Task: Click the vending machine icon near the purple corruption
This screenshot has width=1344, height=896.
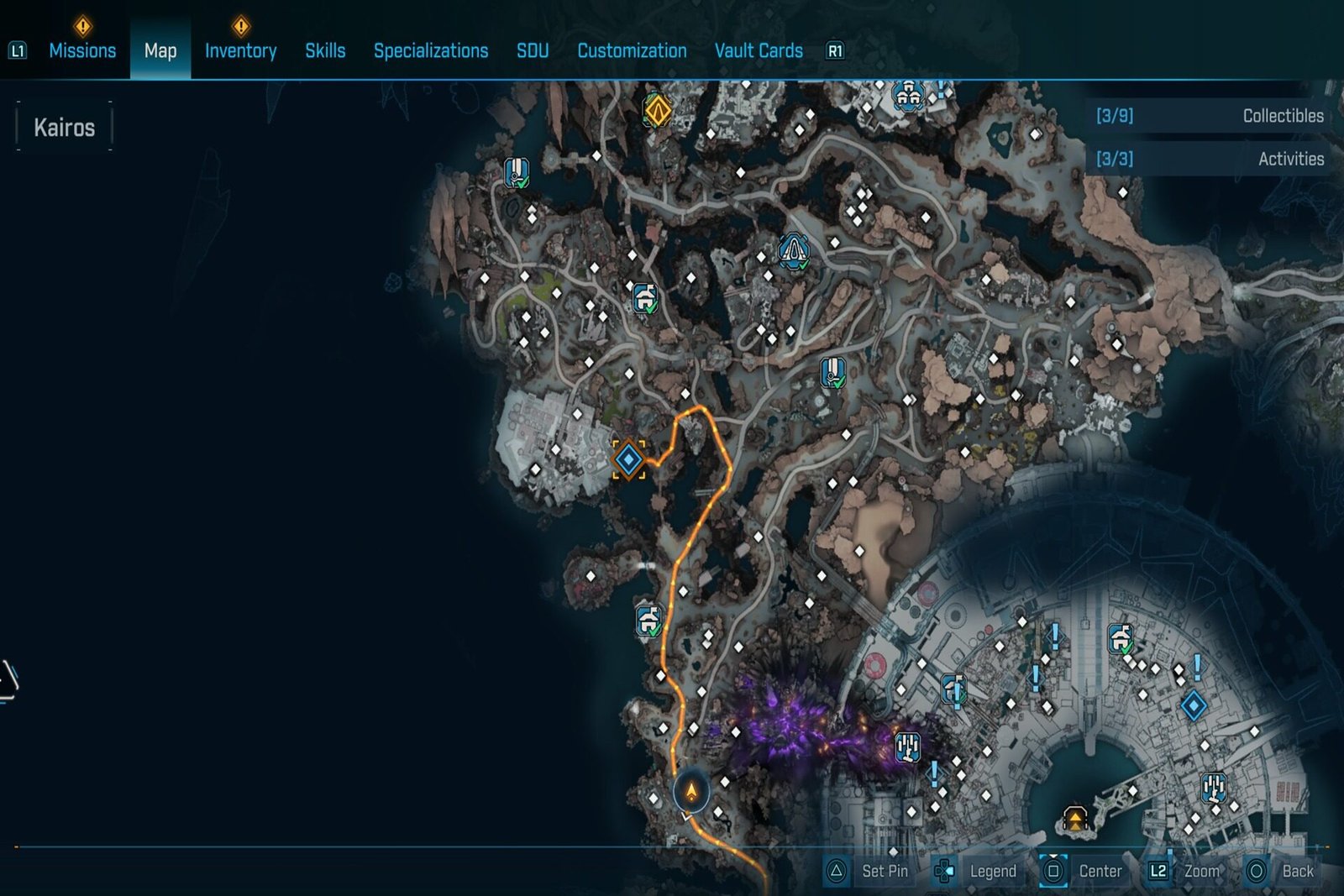Action: [906, 747]
